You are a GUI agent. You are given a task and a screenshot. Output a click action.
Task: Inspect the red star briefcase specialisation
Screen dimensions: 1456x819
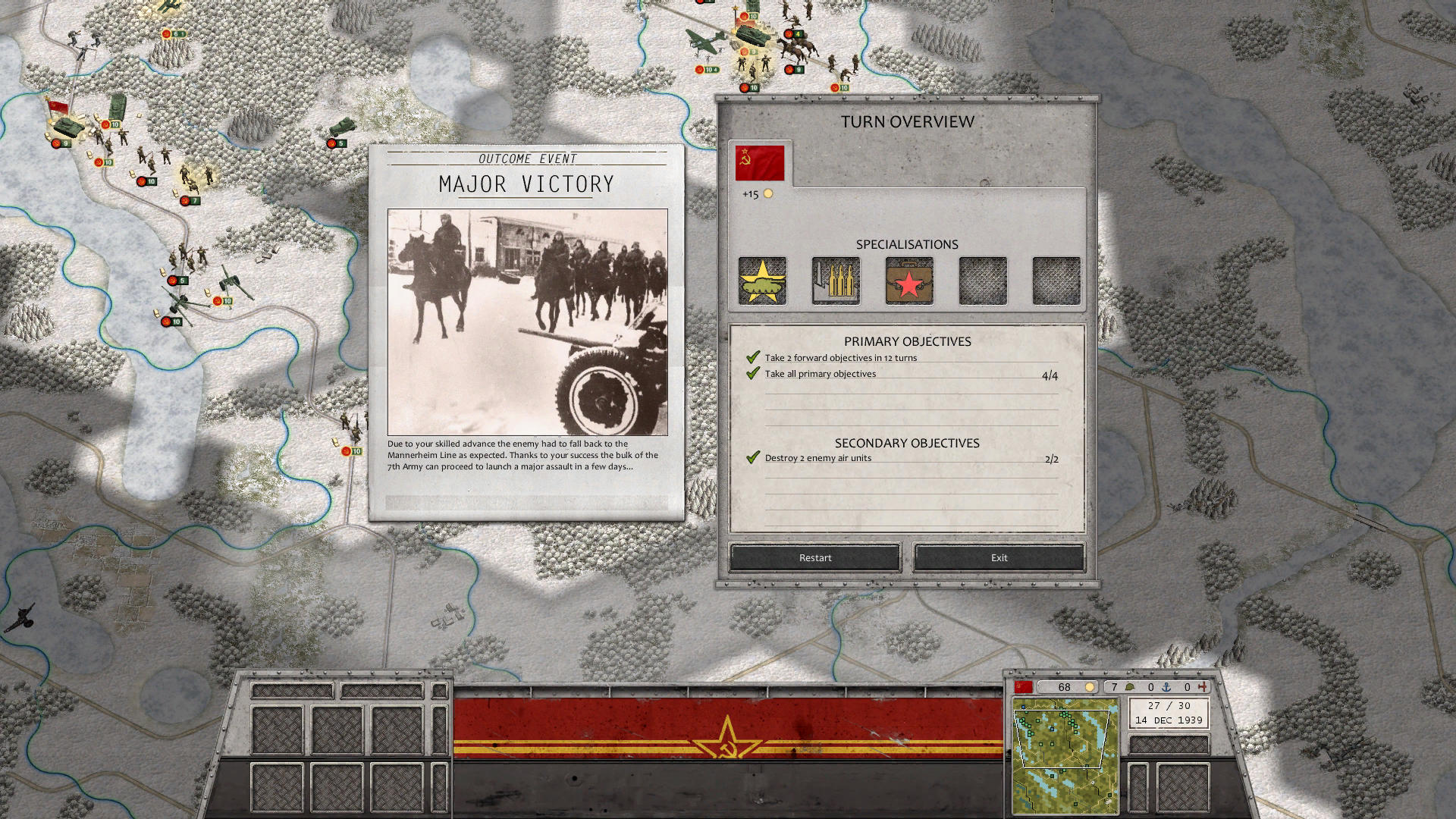(x=909, y=281)
